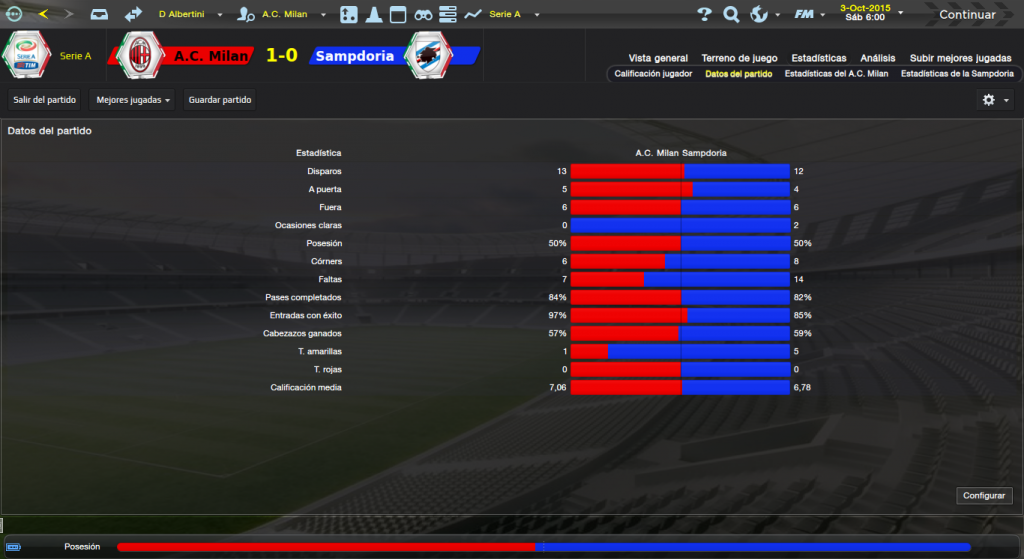Open the question mark help icon
The width and height of the screenshot is (1024, 559).
pos(704,15)
